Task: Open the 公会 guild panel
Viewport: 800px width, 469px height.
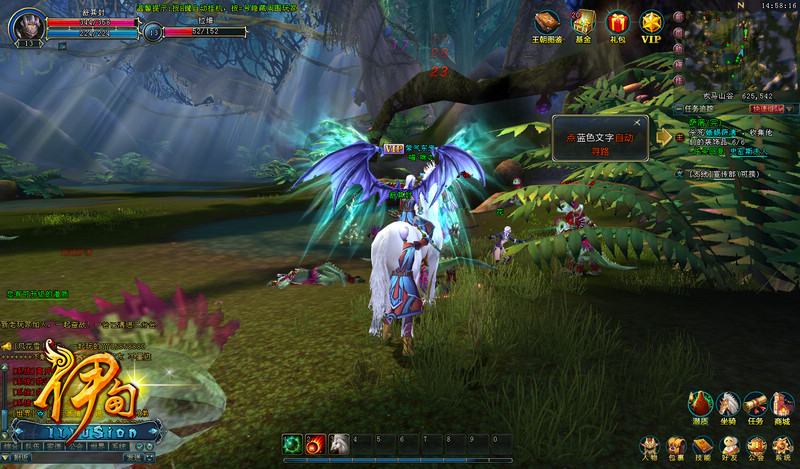Action: point(756,446)
